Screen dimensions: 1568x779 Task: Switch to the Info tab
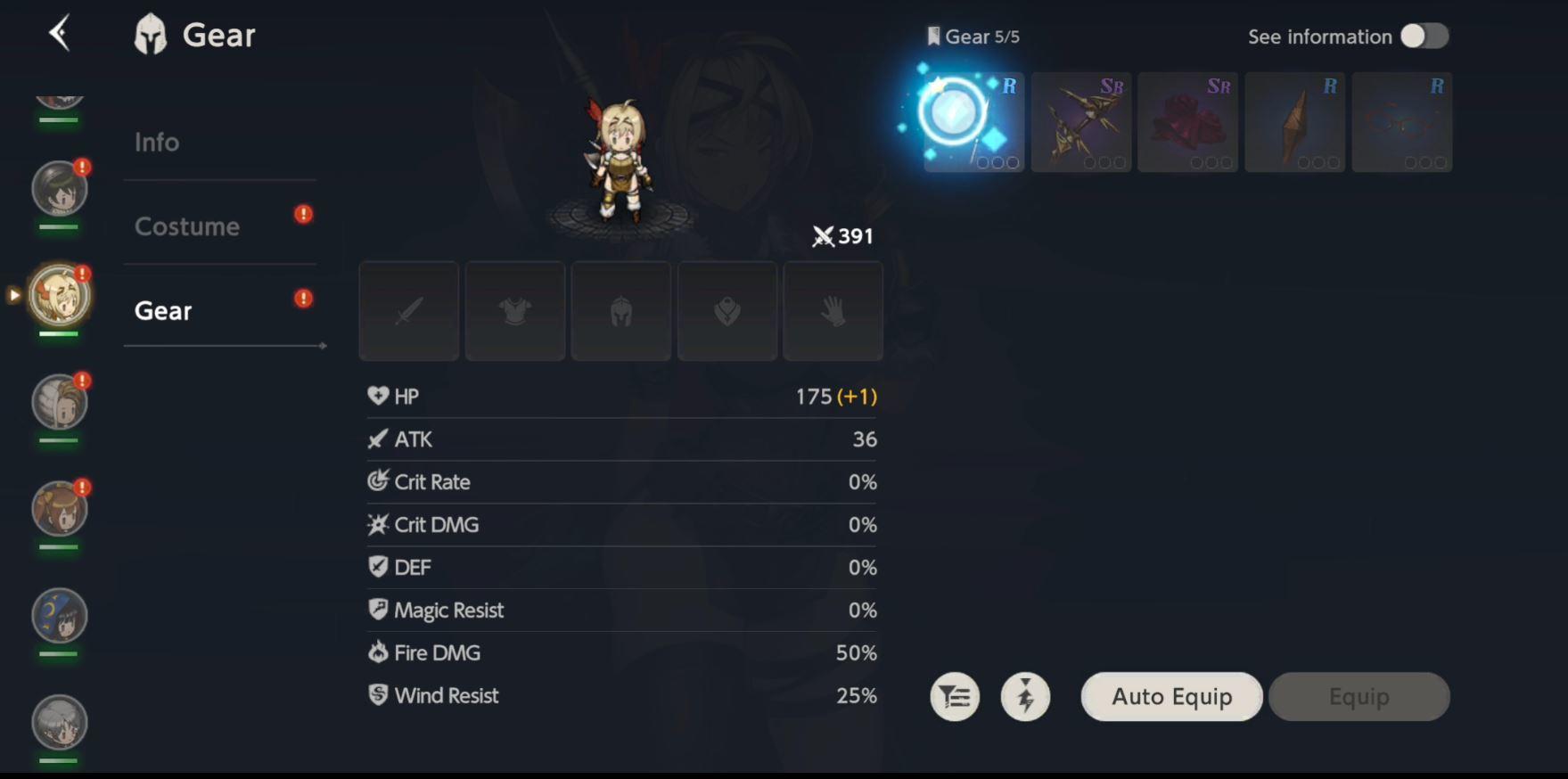point(157,141)
